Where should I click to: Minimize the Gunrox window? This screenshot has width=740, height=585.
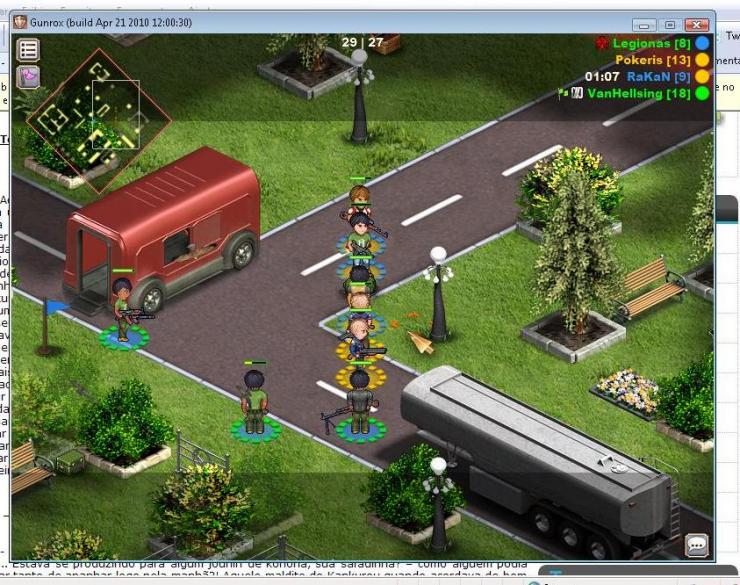click(645, 24)
